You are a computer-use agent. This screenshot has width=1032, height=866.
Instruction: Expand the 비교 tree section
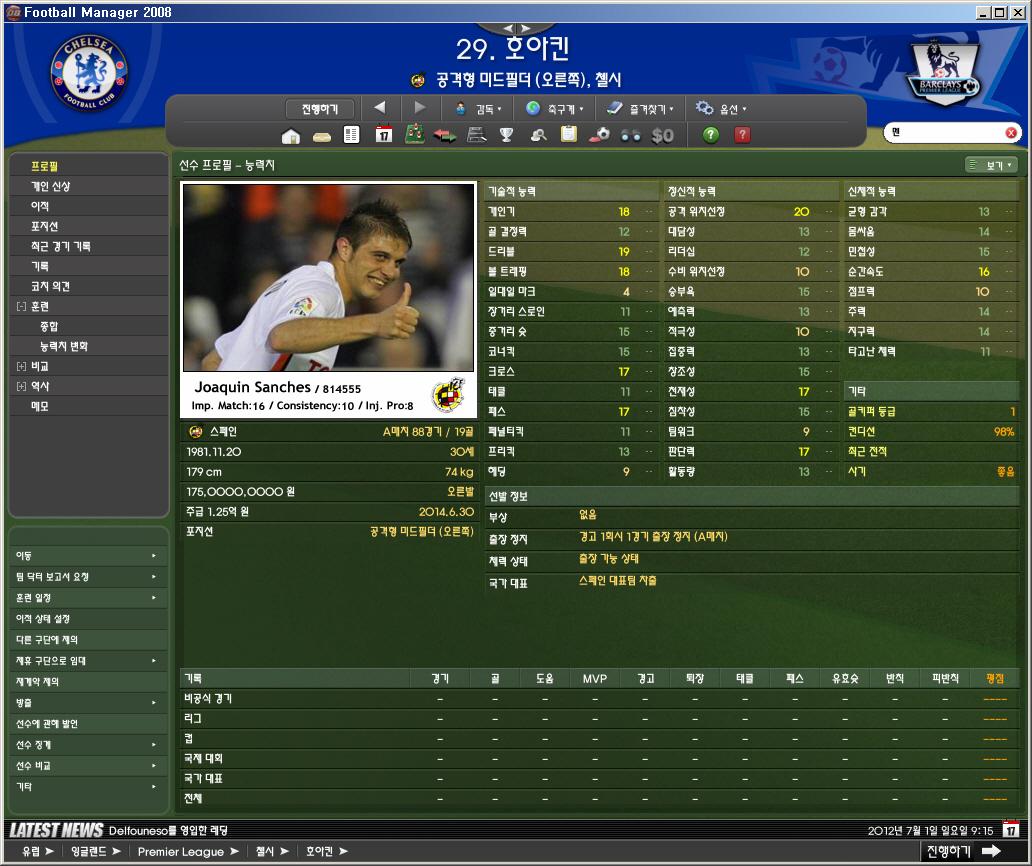[x=21, y=366]
